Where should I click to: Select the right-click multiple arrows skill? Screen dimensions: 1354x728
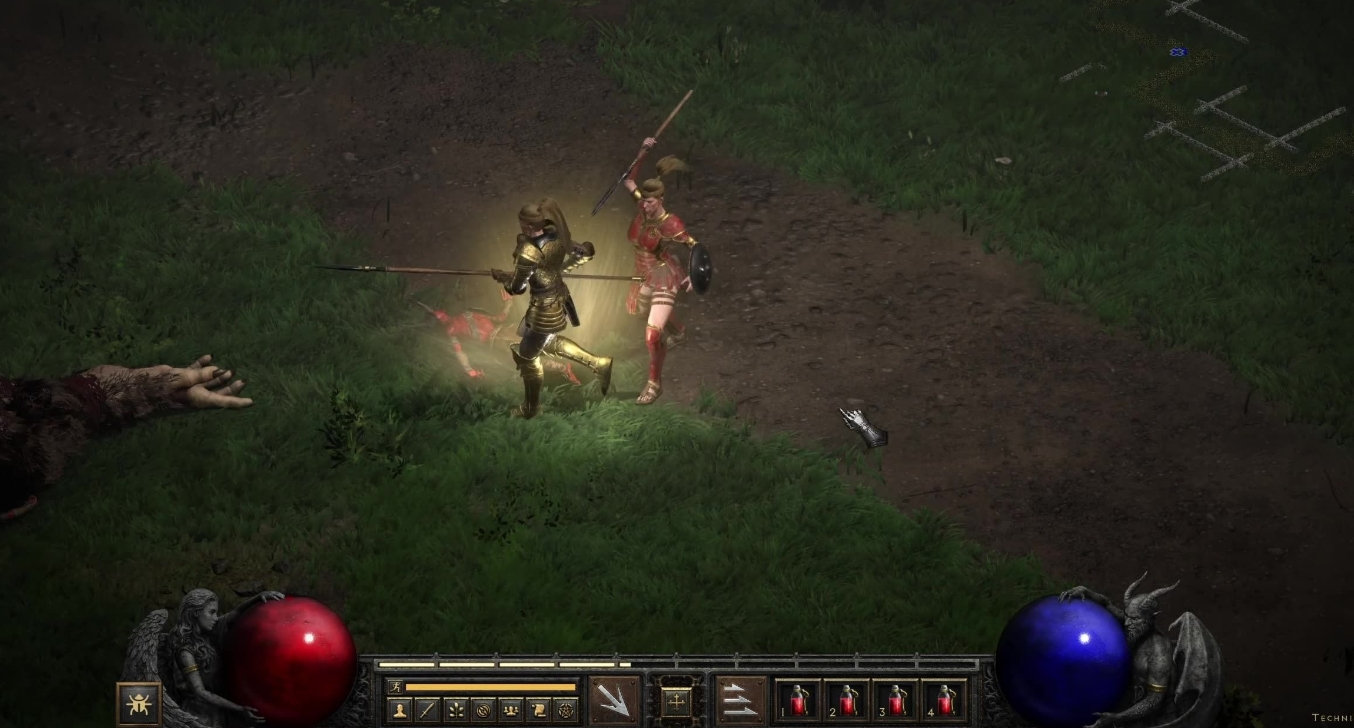coord(741,699)
